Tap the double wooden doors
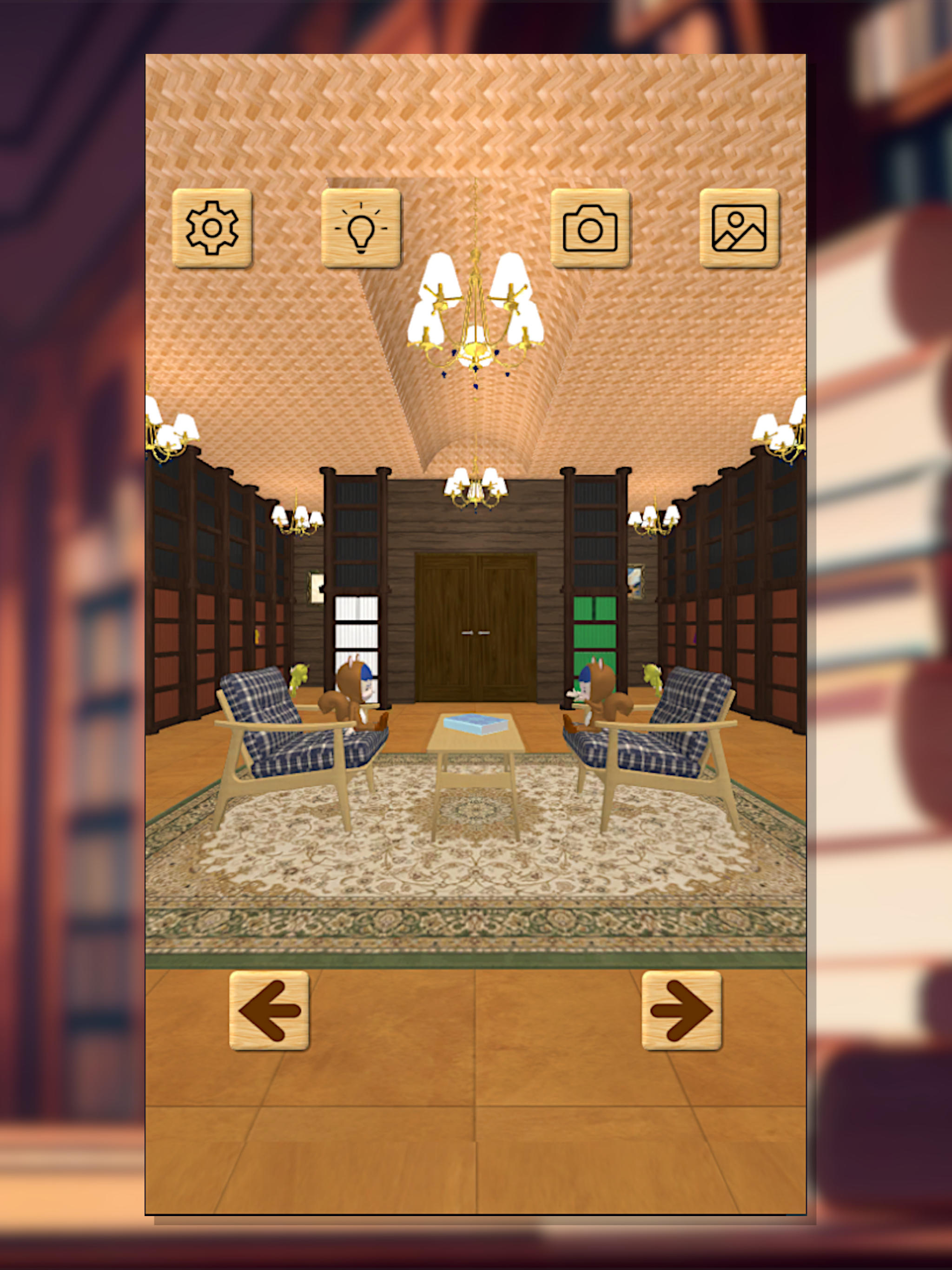Image resolution: width=952 pixels, height=1270 pixels. (x=476, y=628)
